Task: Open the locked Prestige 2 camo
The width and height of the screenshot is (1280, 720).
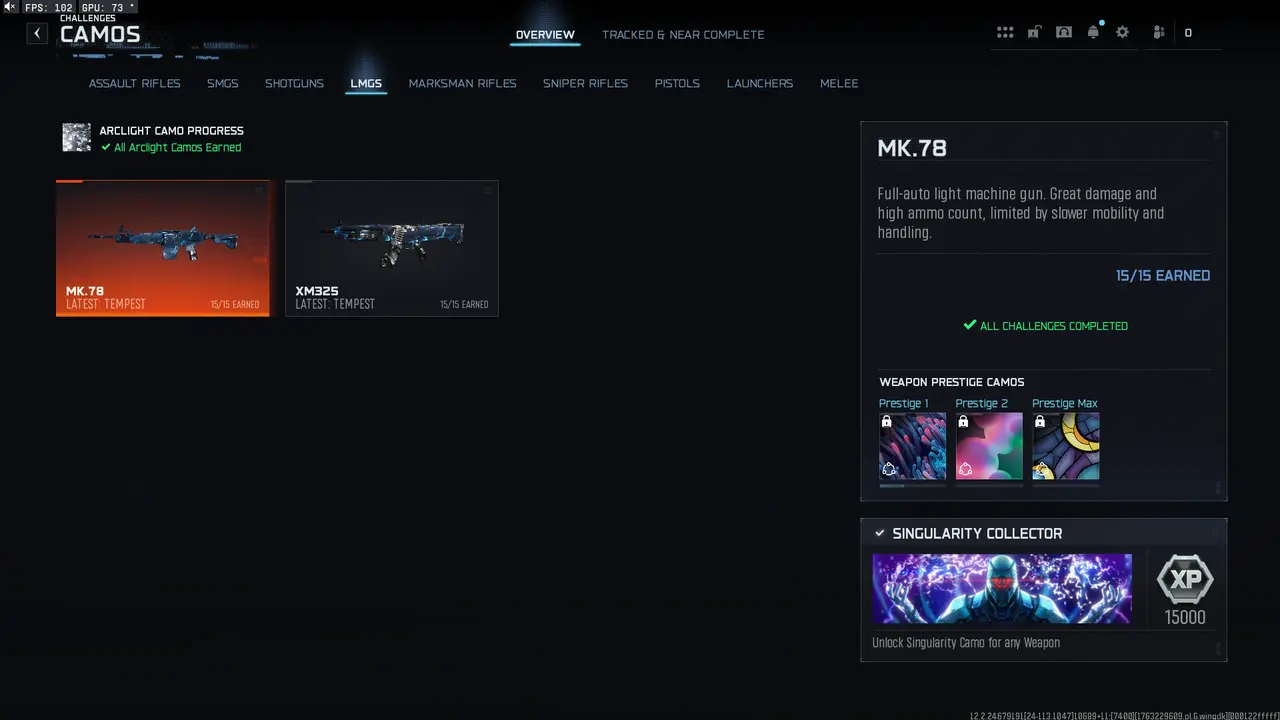Action: (988, 446)
